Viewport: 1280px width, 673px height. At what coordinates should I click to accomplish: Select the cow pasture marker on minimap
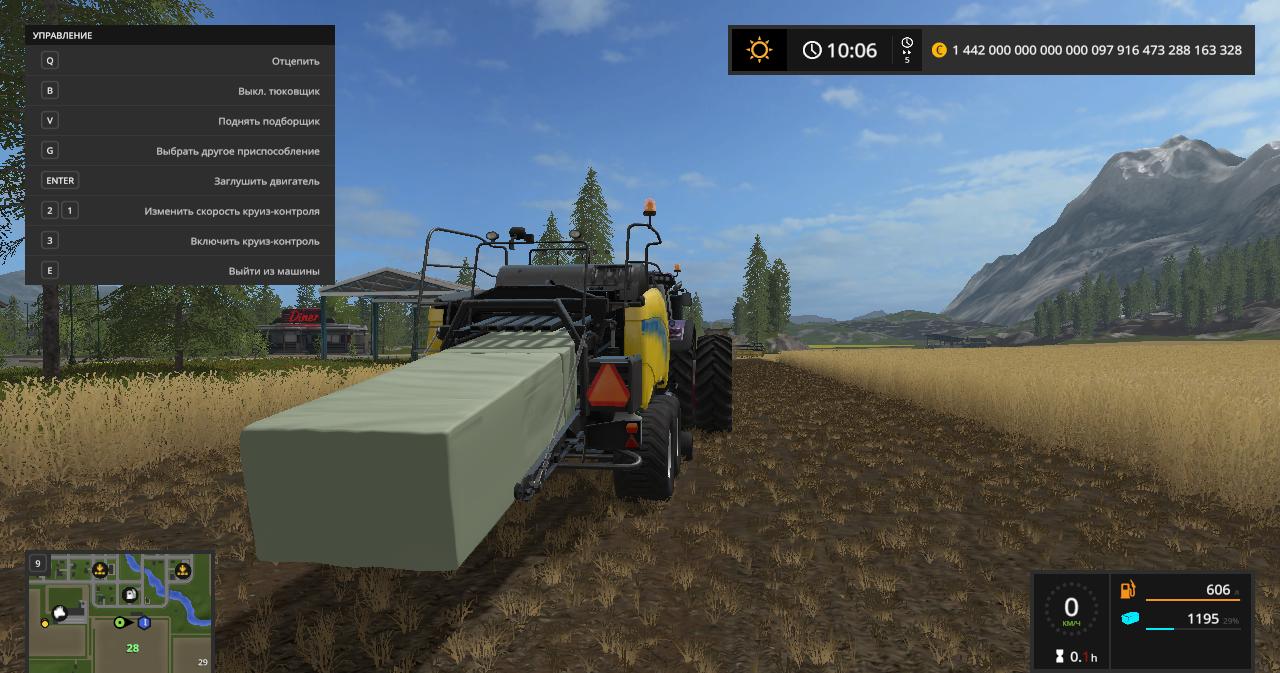click(61, 612)
